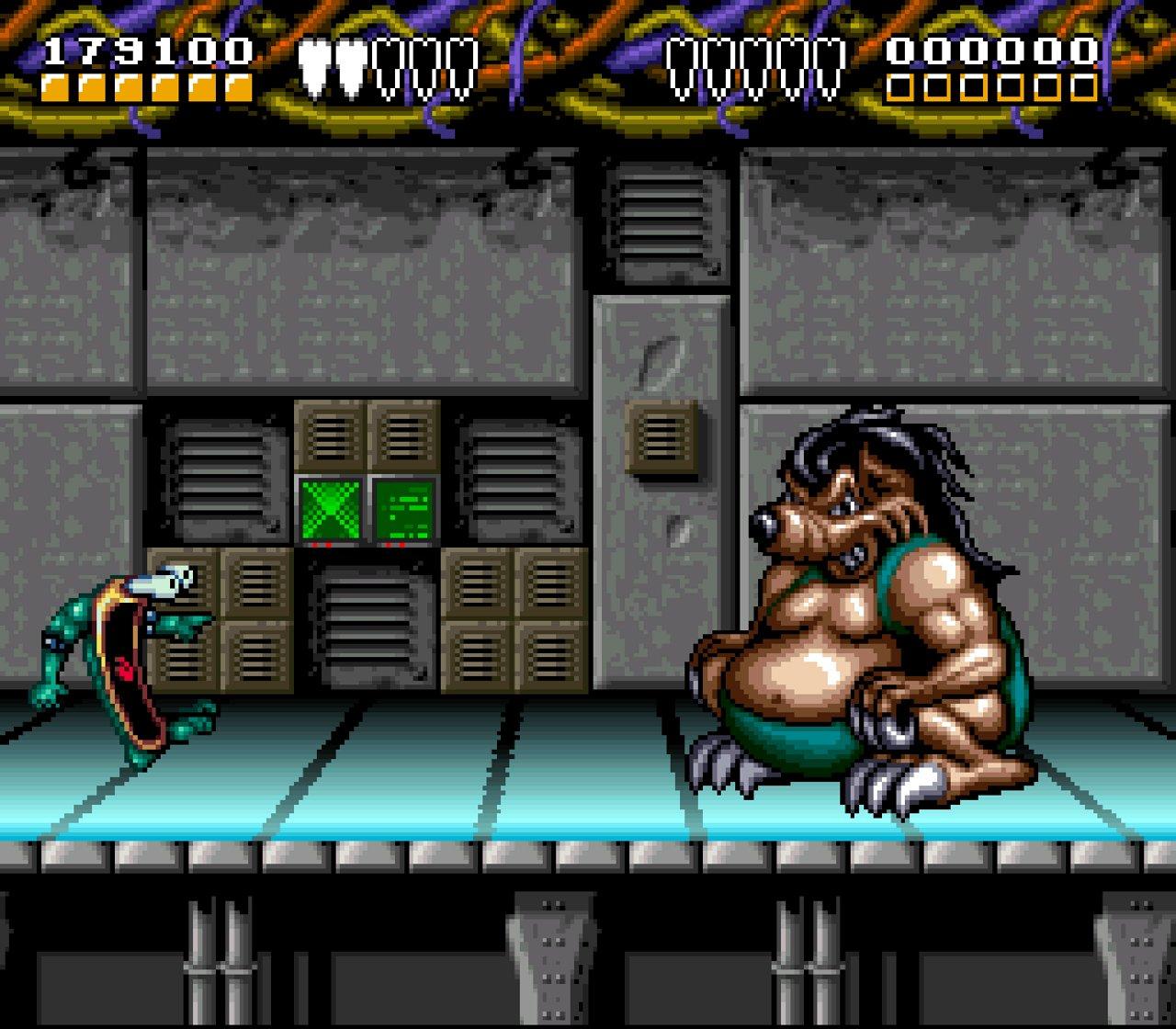
Task: Toggle the first filled segment of the health bar
Action: [55, 89]
